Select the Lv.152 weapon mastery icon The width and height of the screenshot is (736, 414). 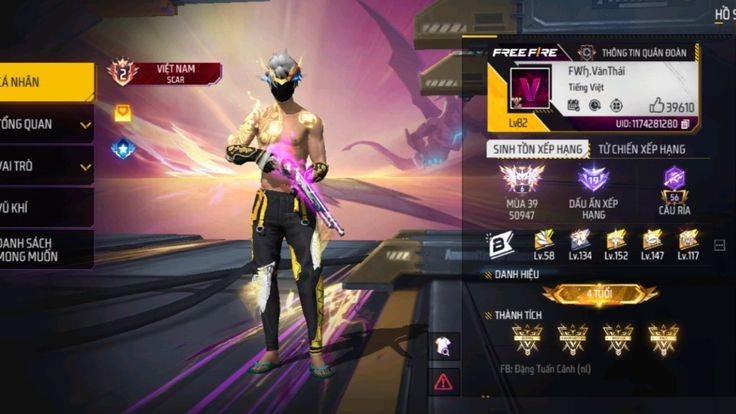[616, 243]
